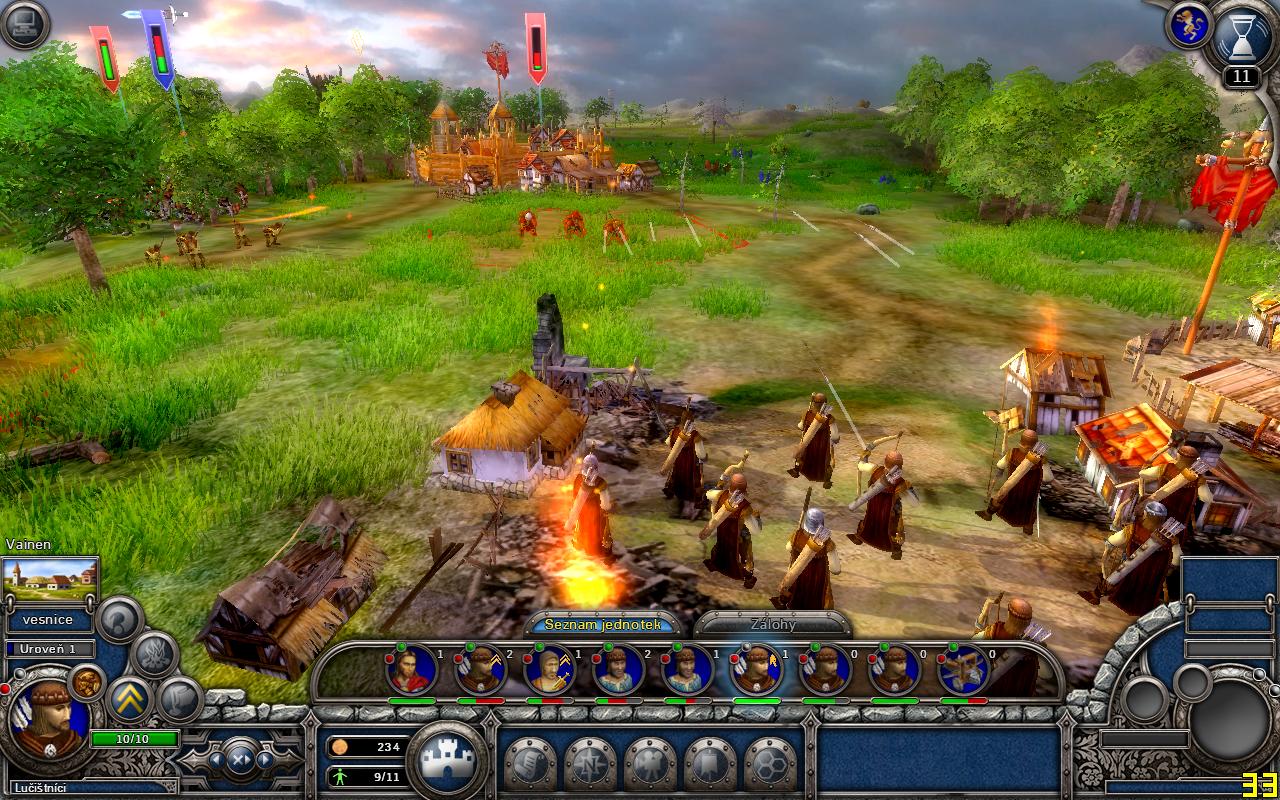Click the end turn hourglass button
The width and height of the screenshot is (1280, 800).
pos(1241,38)
